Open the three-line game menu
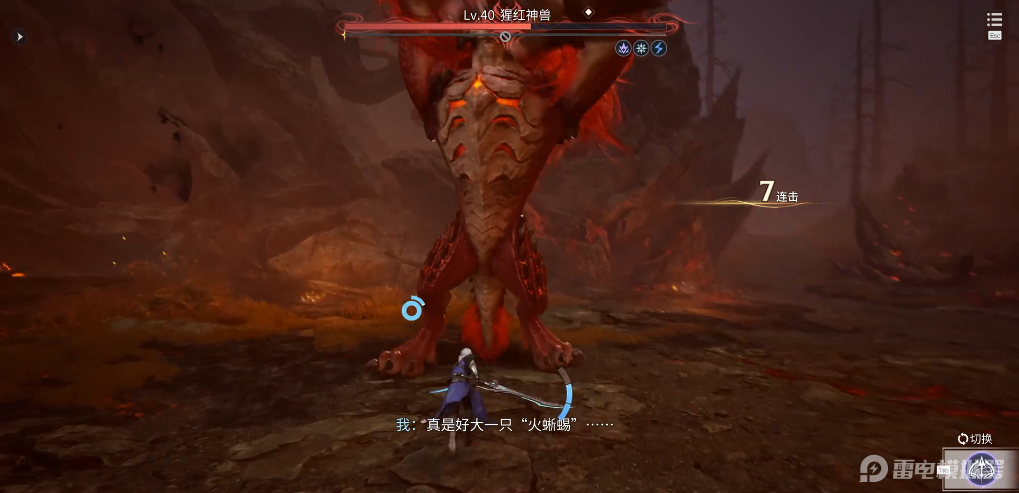 pyautogui.click(x=994, y=20)
